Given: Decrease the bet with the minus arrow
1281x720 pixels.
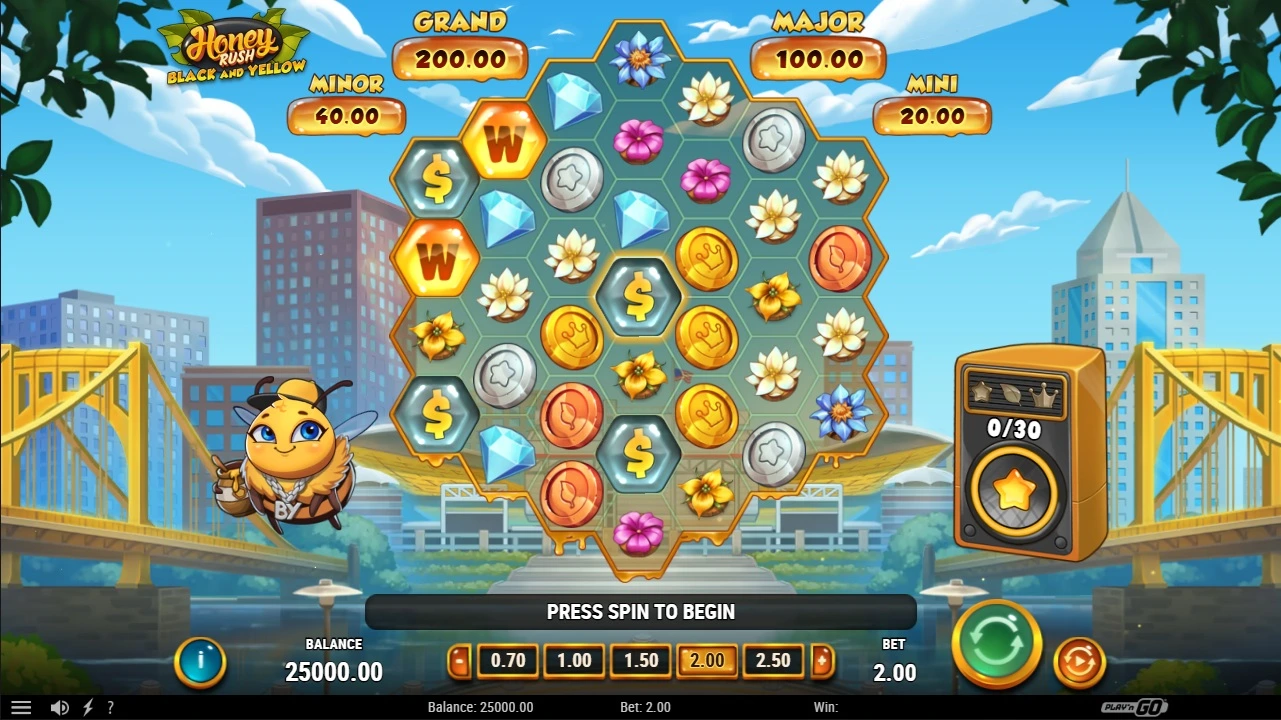Looking at the screenshot, I should tap(459, 661).
